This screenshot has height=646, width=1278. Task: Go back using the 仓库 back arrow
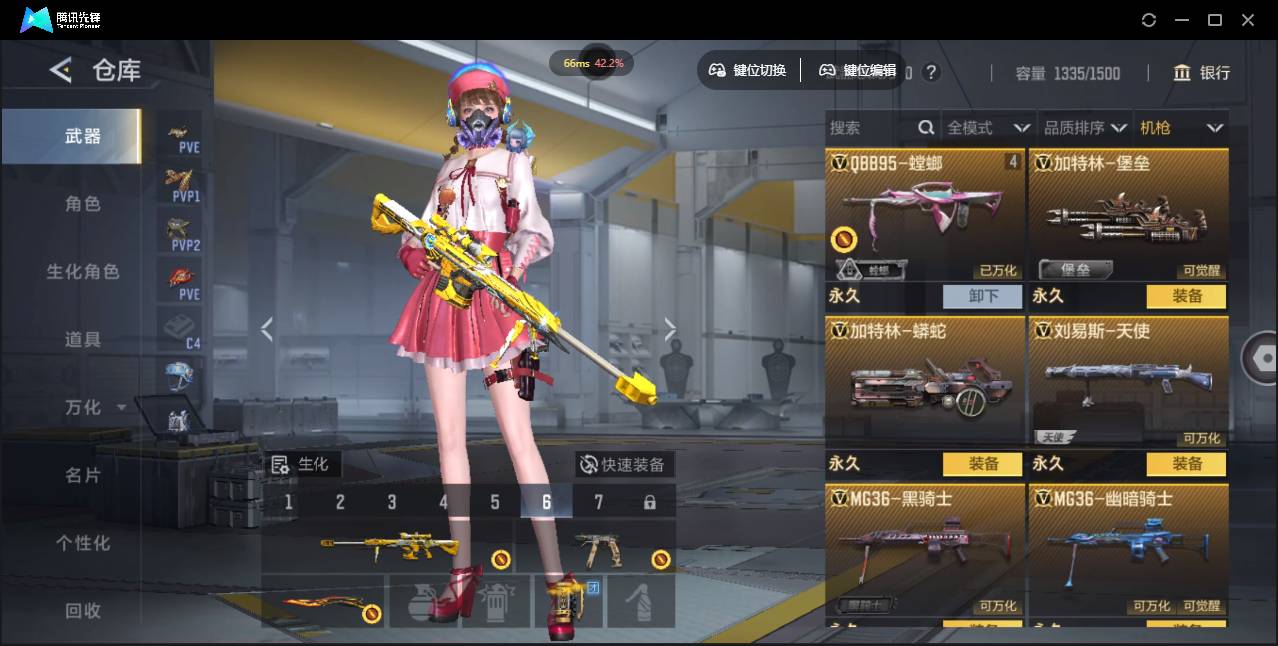pos(62,70)
